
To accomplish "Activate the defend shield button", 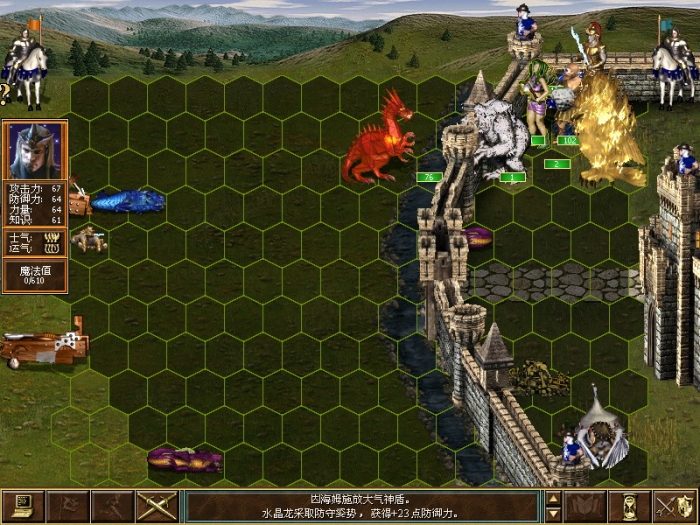I will point(675,507).
